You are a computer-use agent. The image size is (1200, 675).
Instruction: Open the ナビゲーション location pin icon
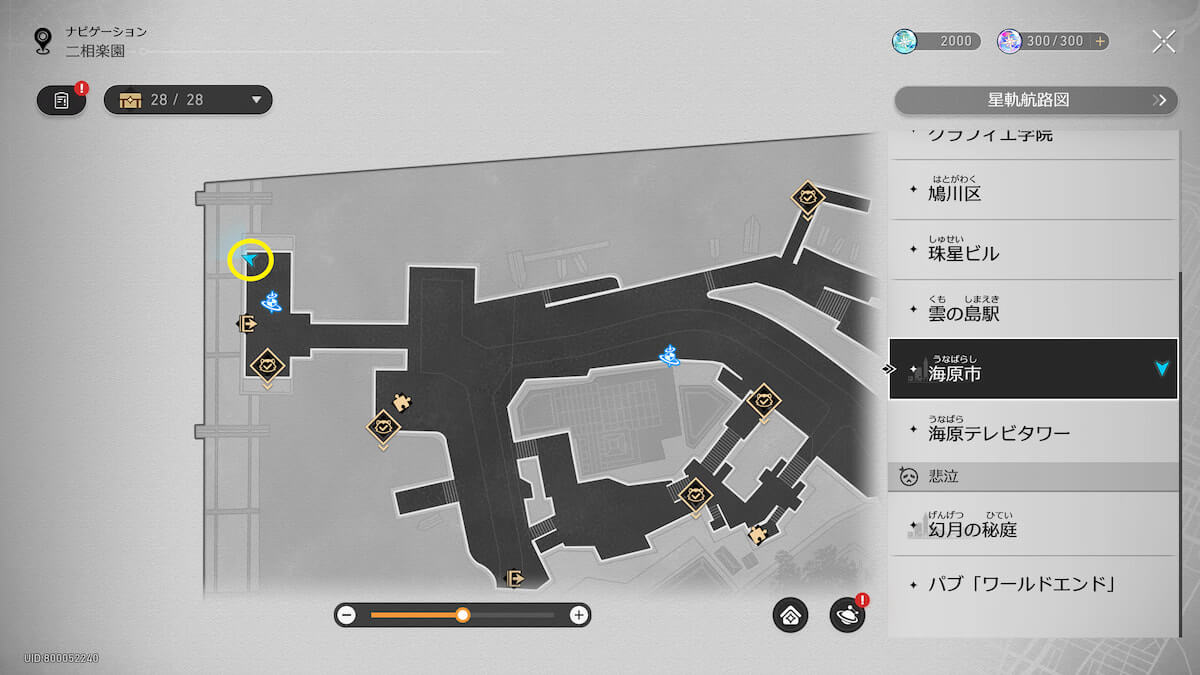[43, 40]
